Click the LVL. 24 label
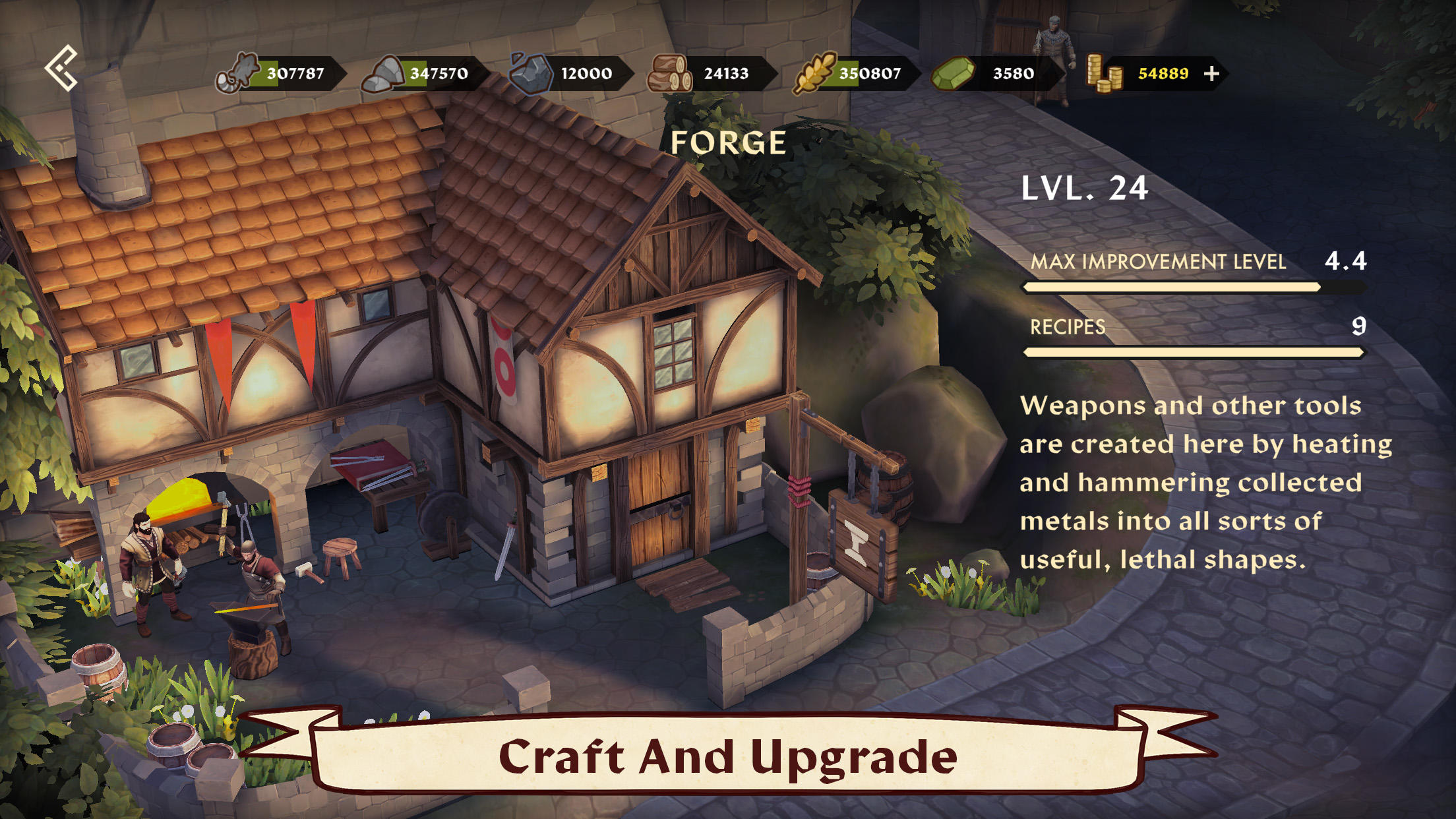The image size is (1456, 819). pyautogui.click(x=1085, y=190)
